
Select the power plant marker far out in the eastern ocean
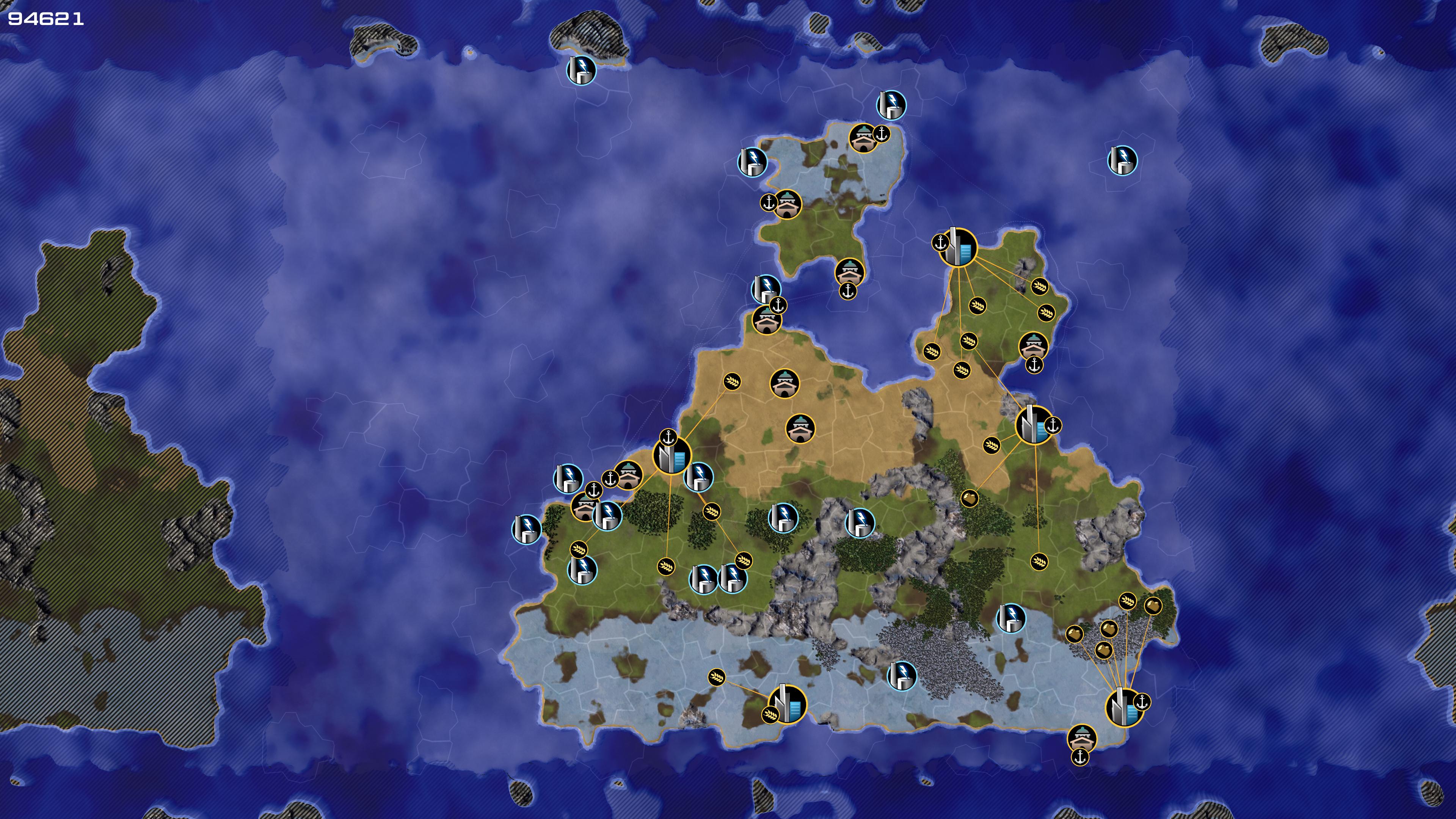(x=1122, y=160)
